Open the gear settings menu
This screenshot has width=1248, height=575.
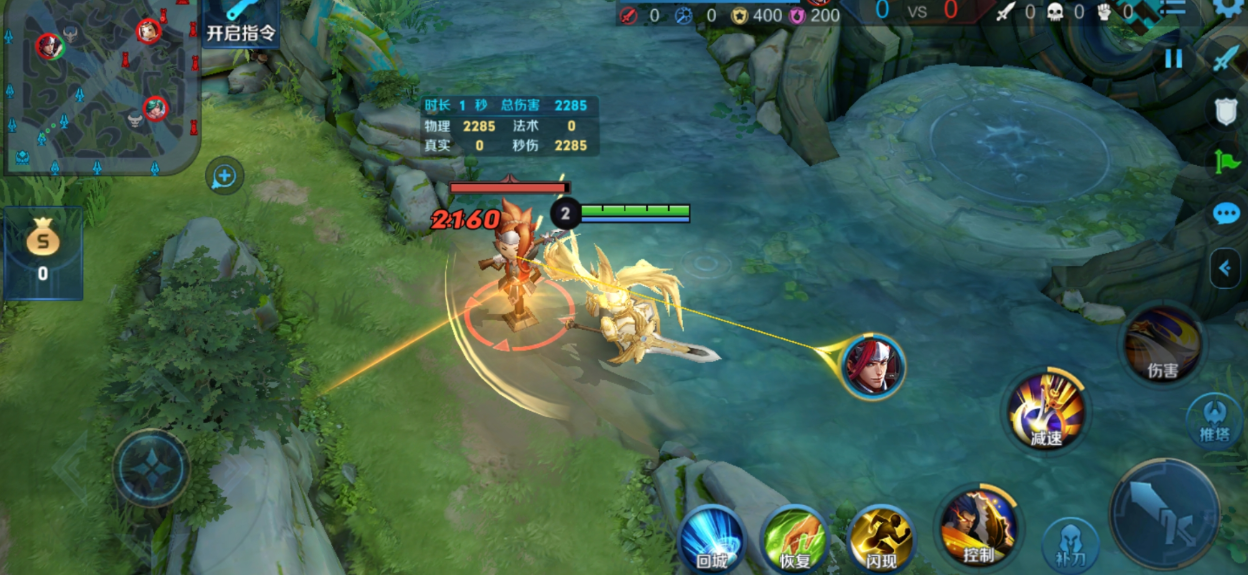pyautogui.click(x=1228, y=8)
